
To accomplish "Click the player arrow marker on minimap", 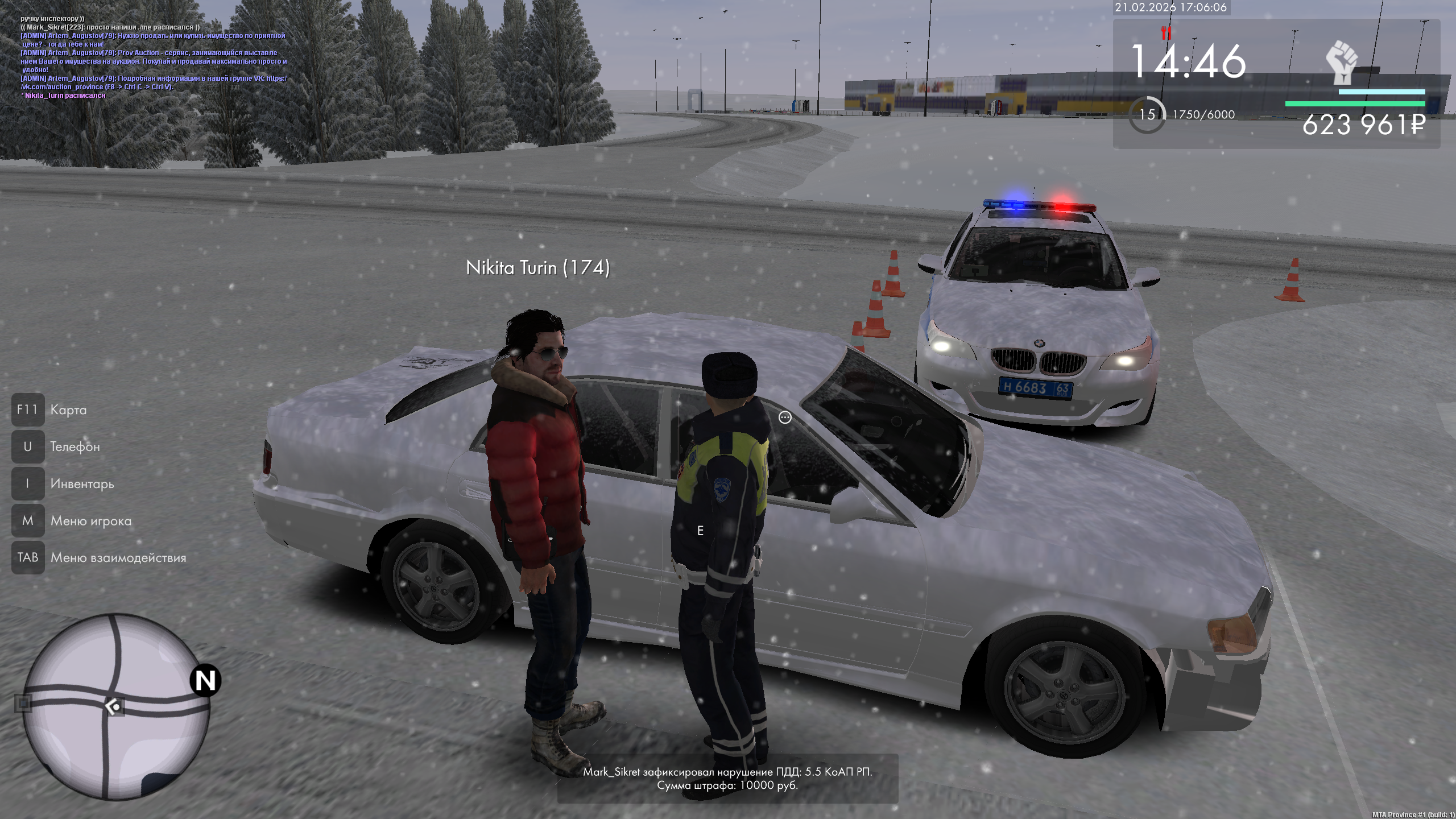I will tap(113, 707).
